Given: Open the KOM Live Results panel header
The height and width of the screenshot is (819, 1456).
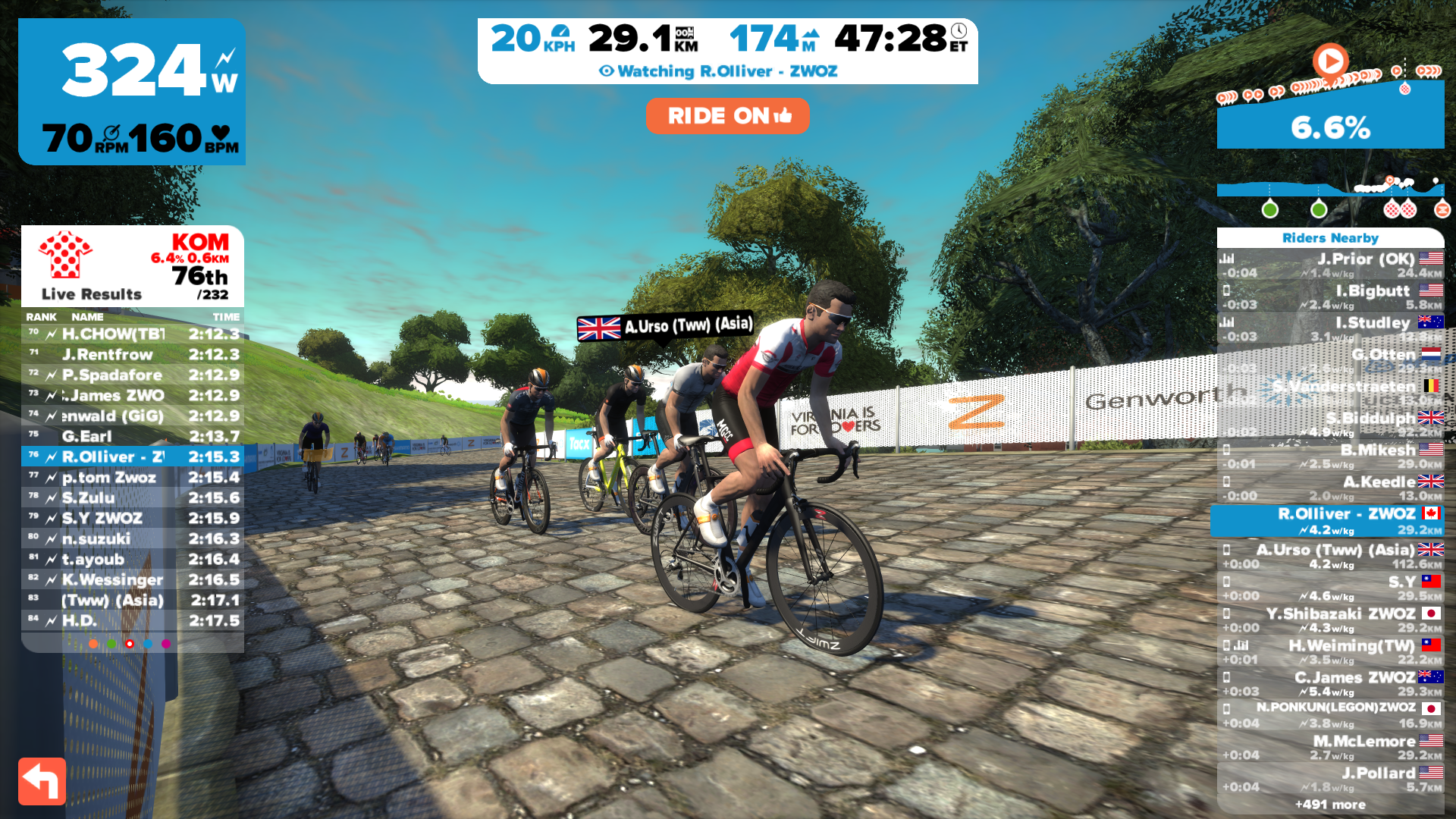Looking at the screenshot, I should pos(133,266).
